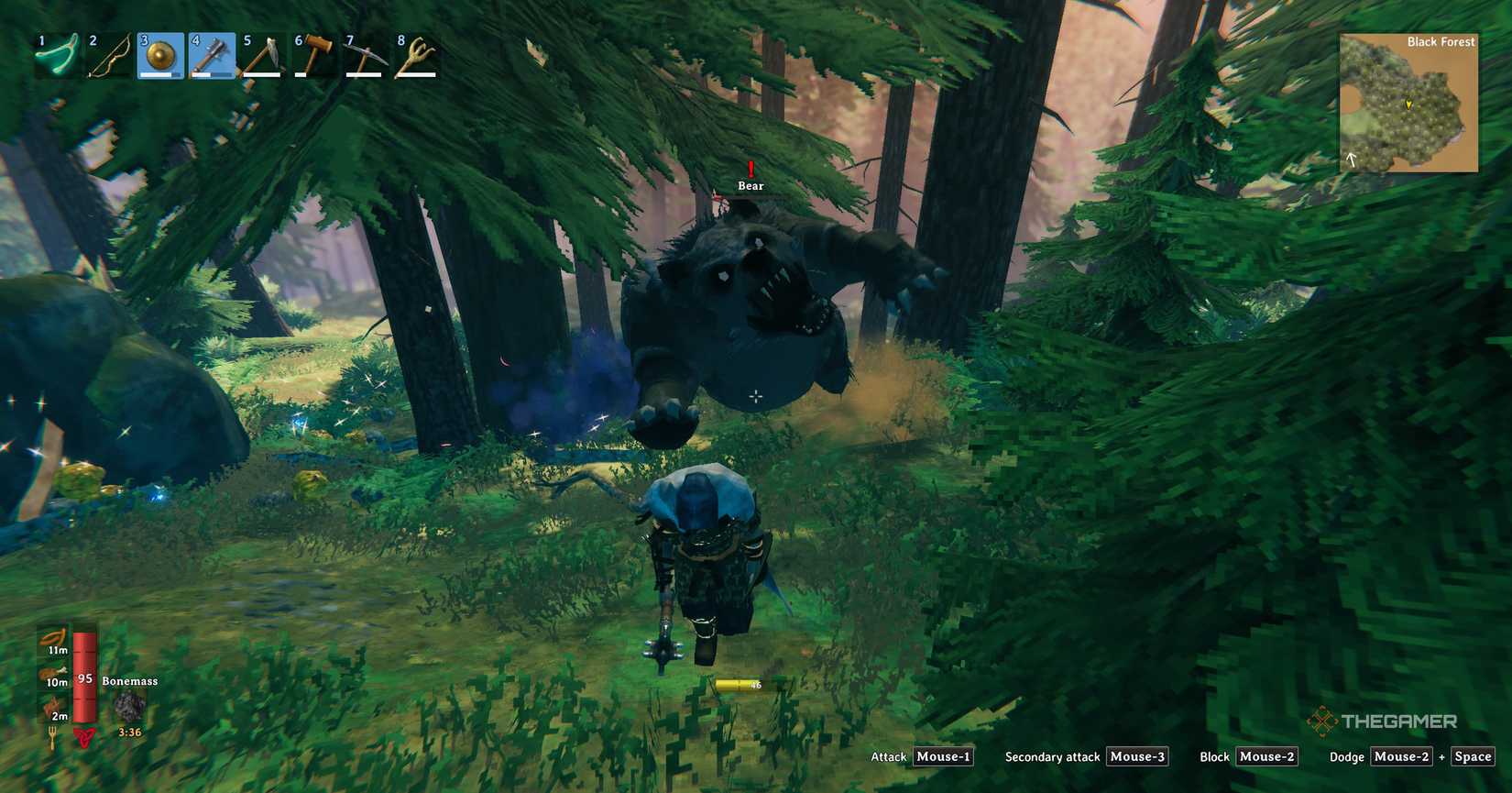Image resolution: width=1512 pixels, height=793 pixels.
Task: Open the Hammer build tool in slot 6
Action: (x=313, y=53)
